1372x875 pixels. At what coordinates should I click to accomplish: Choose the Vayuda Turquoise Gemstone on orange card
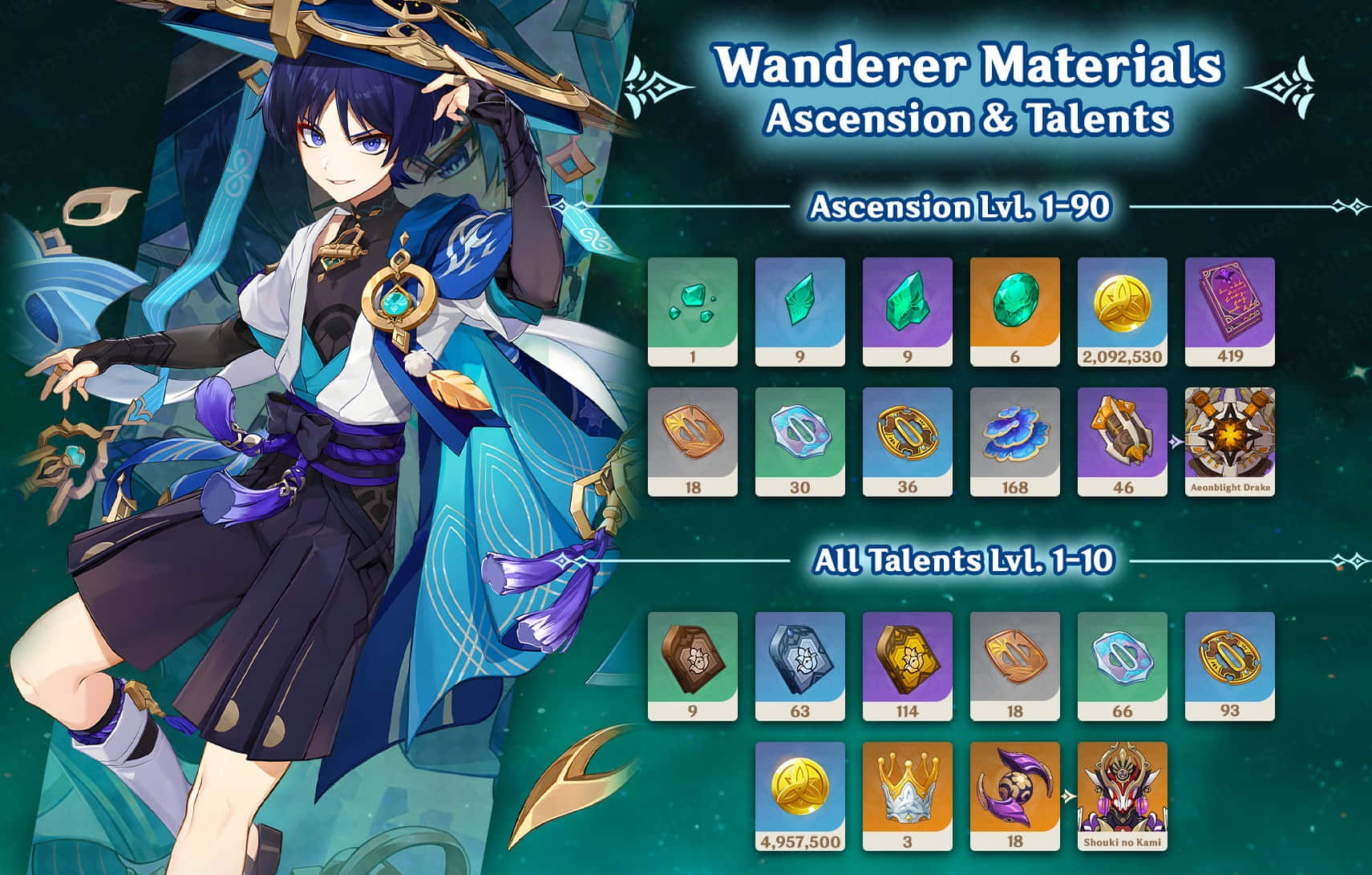[x=1014, y=311]
